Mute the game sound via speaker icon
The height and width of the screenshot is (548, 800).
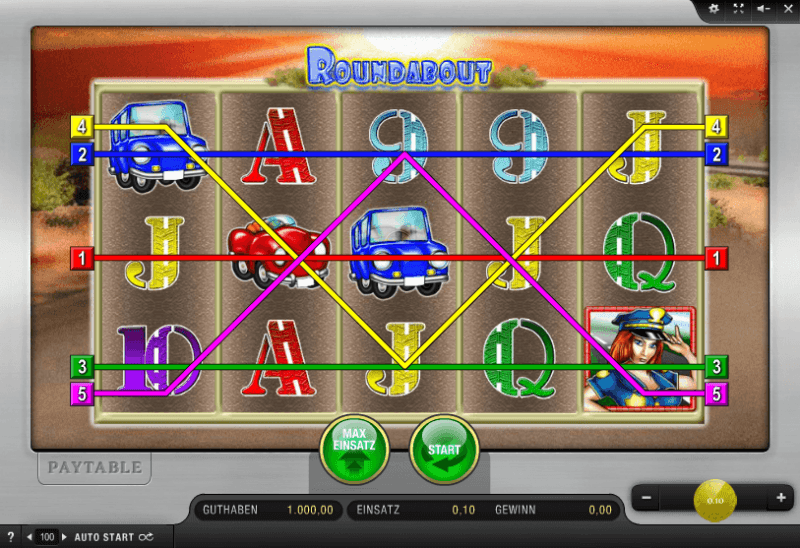click(x=763, y=9)
